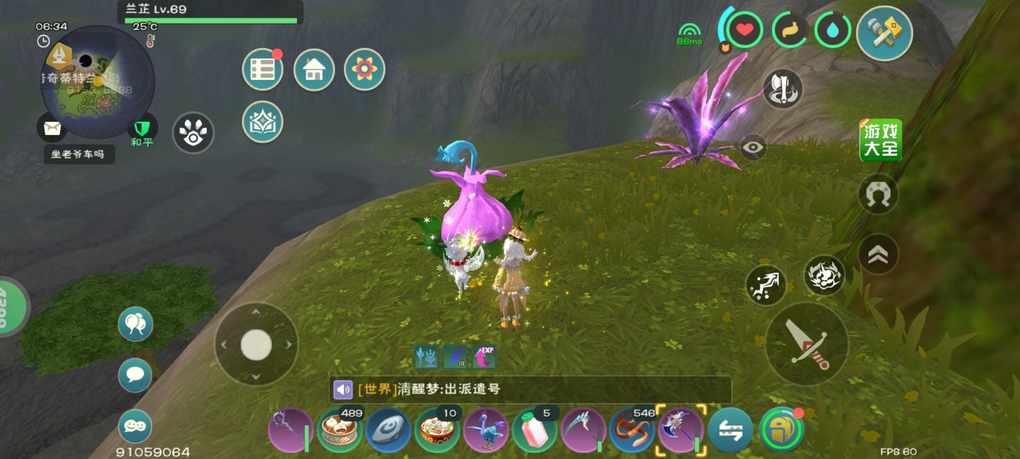Open the world chat message bar
The width and height of the screenshot is (1020, 459).
530,389
